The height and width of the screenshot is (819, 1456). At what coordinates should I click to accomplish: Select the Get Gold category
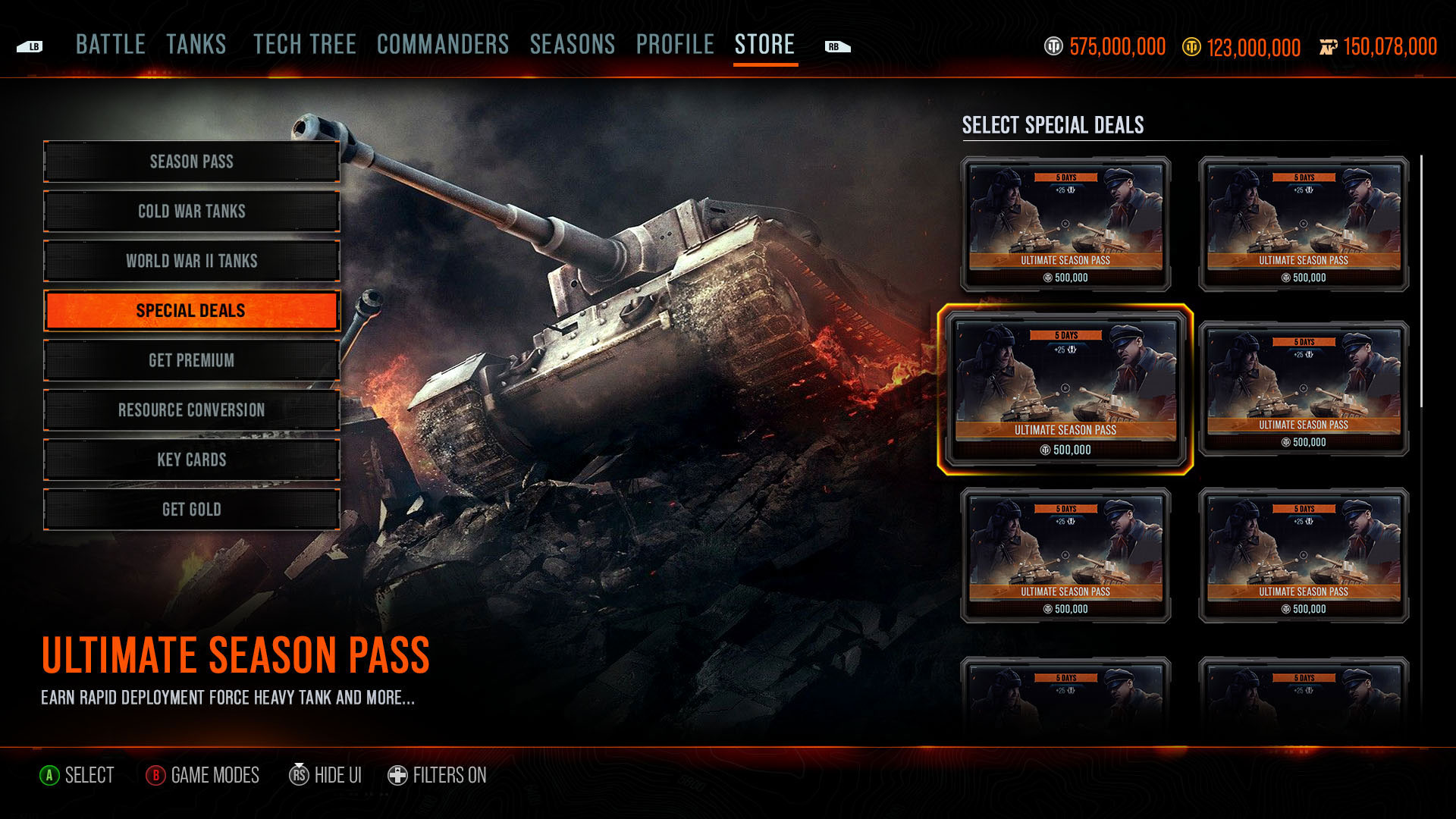[x=192, y=510]
